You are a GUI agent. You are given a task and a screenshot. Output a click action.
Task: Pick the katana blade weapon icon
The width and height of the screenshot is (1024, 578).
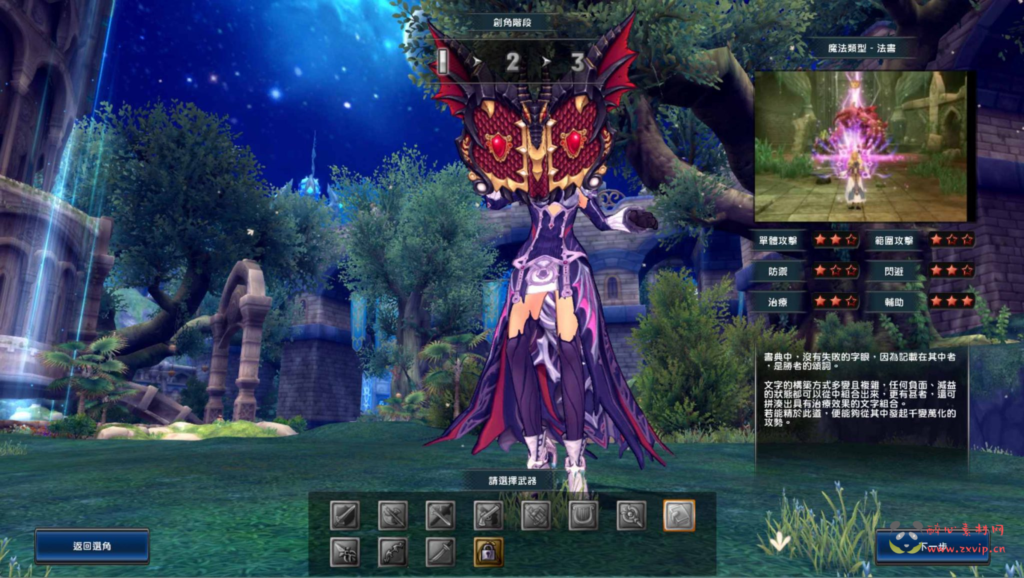[x=440, y=551]
